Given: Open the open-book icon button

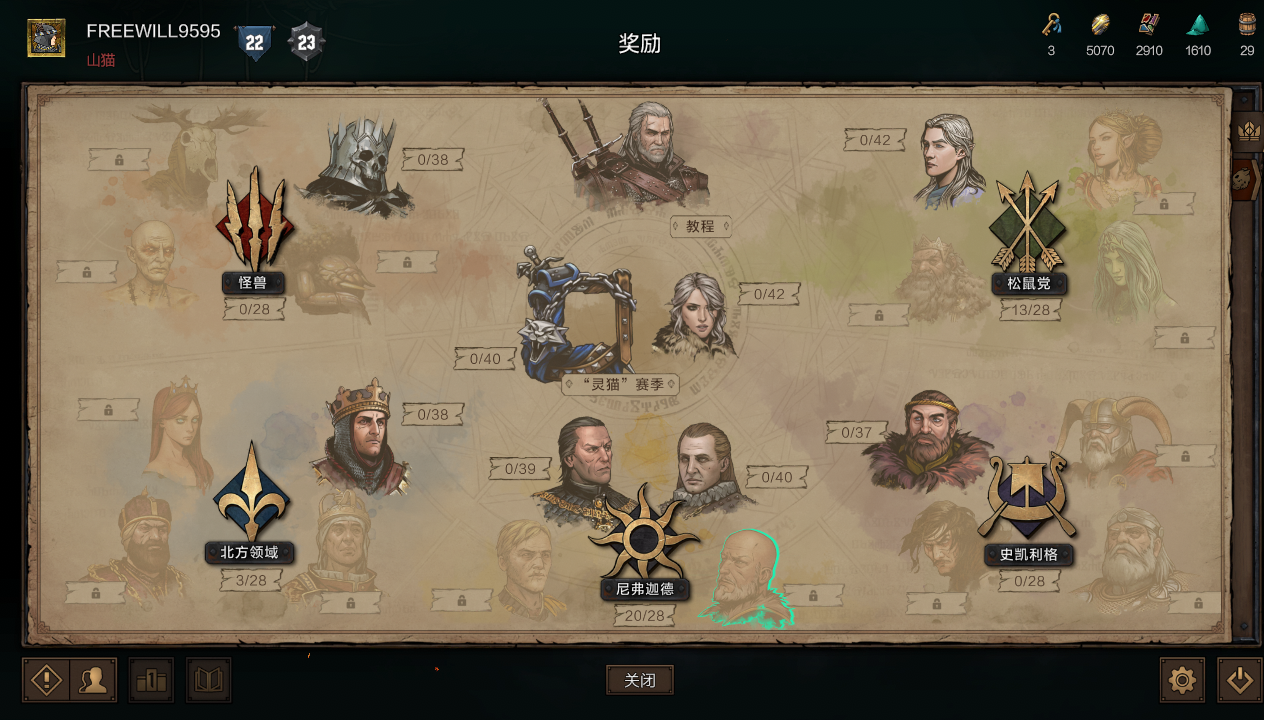Looking at the screenshot, I should (x=208, y=680).
